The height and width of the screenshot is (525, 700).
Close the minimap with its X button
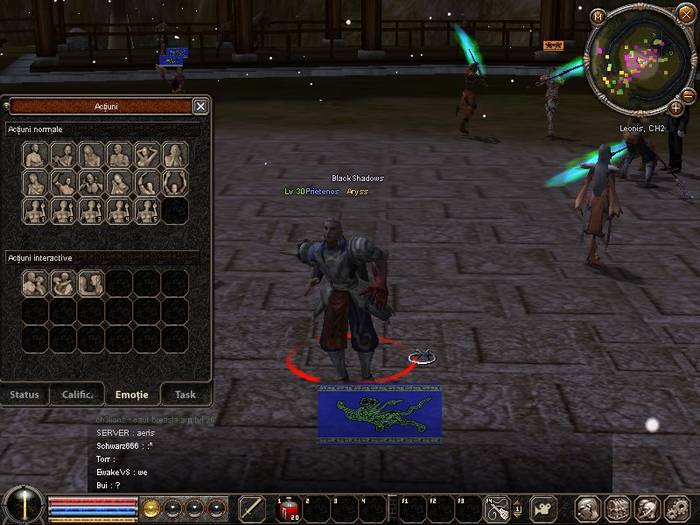pos(686,13)
